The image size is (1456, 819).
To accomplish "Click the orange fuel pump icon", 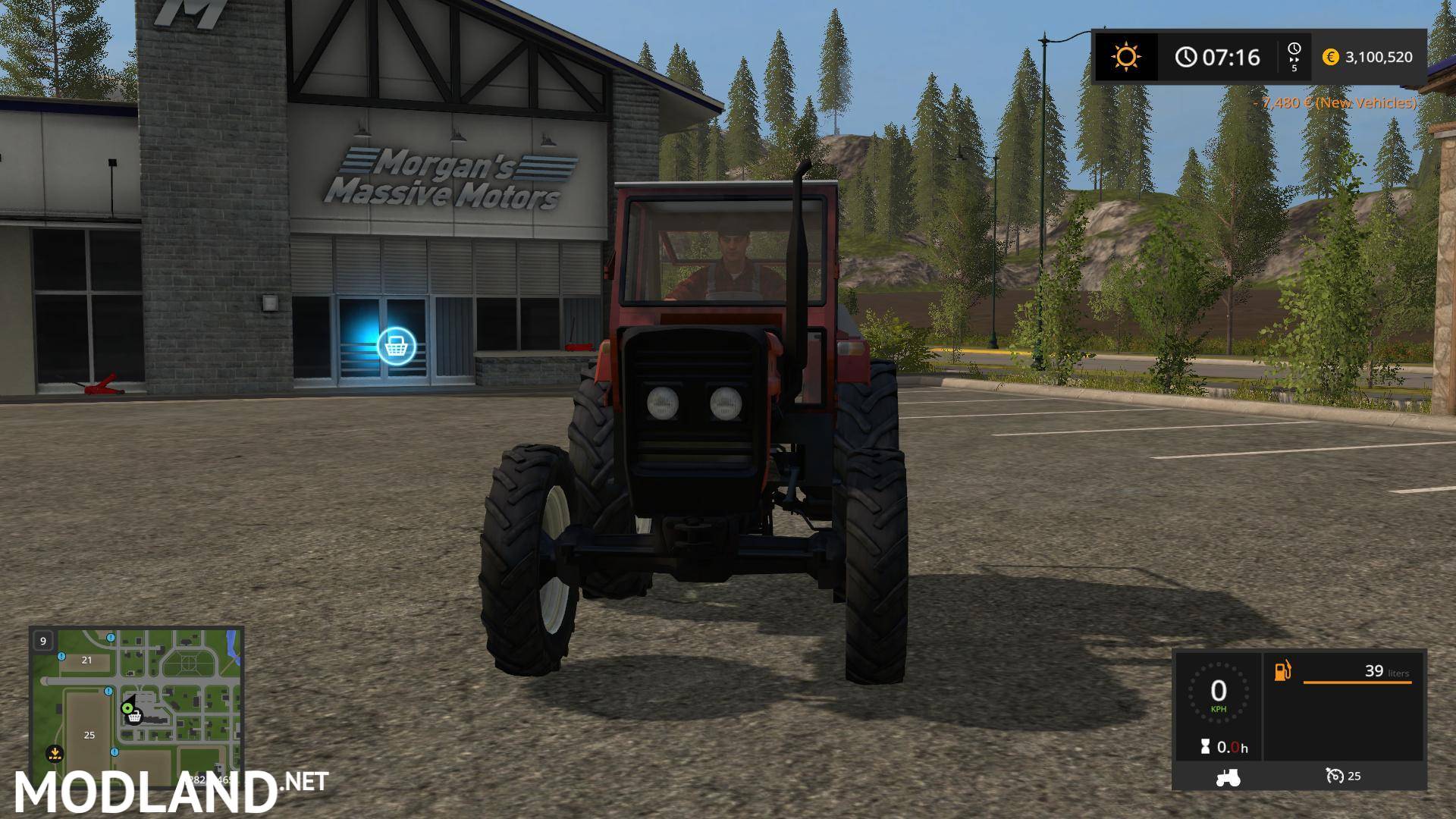I will click(1282, 672).
